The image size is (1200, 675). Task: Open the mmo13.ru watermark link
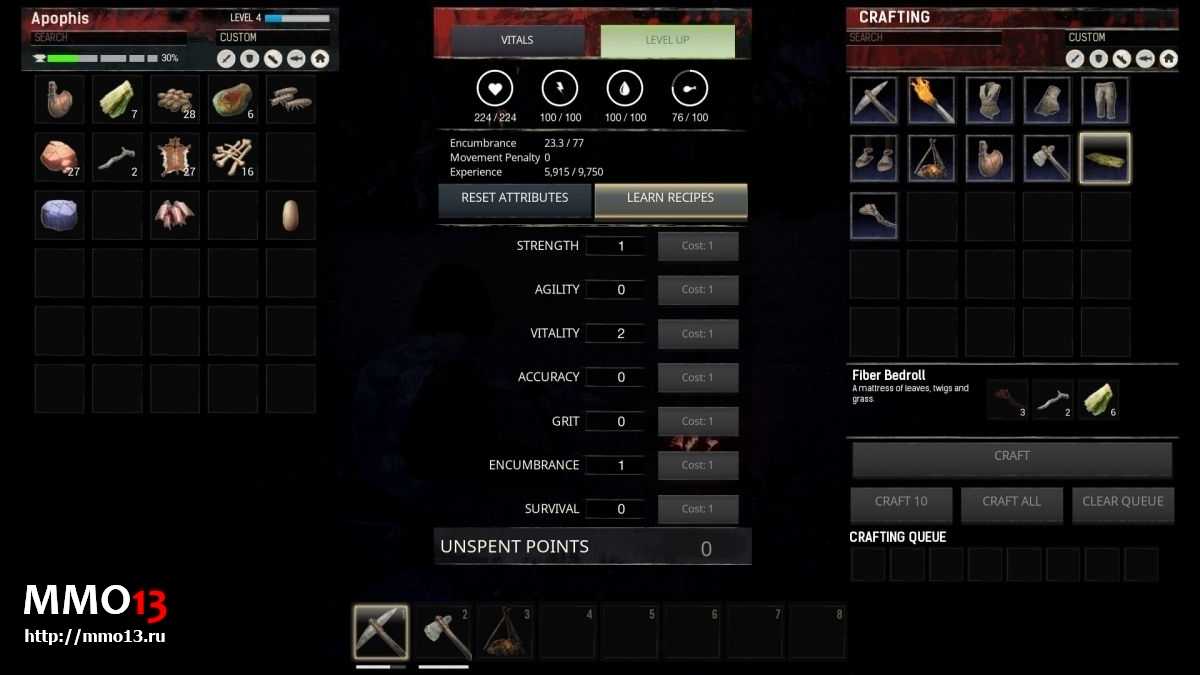click(94, 636)
